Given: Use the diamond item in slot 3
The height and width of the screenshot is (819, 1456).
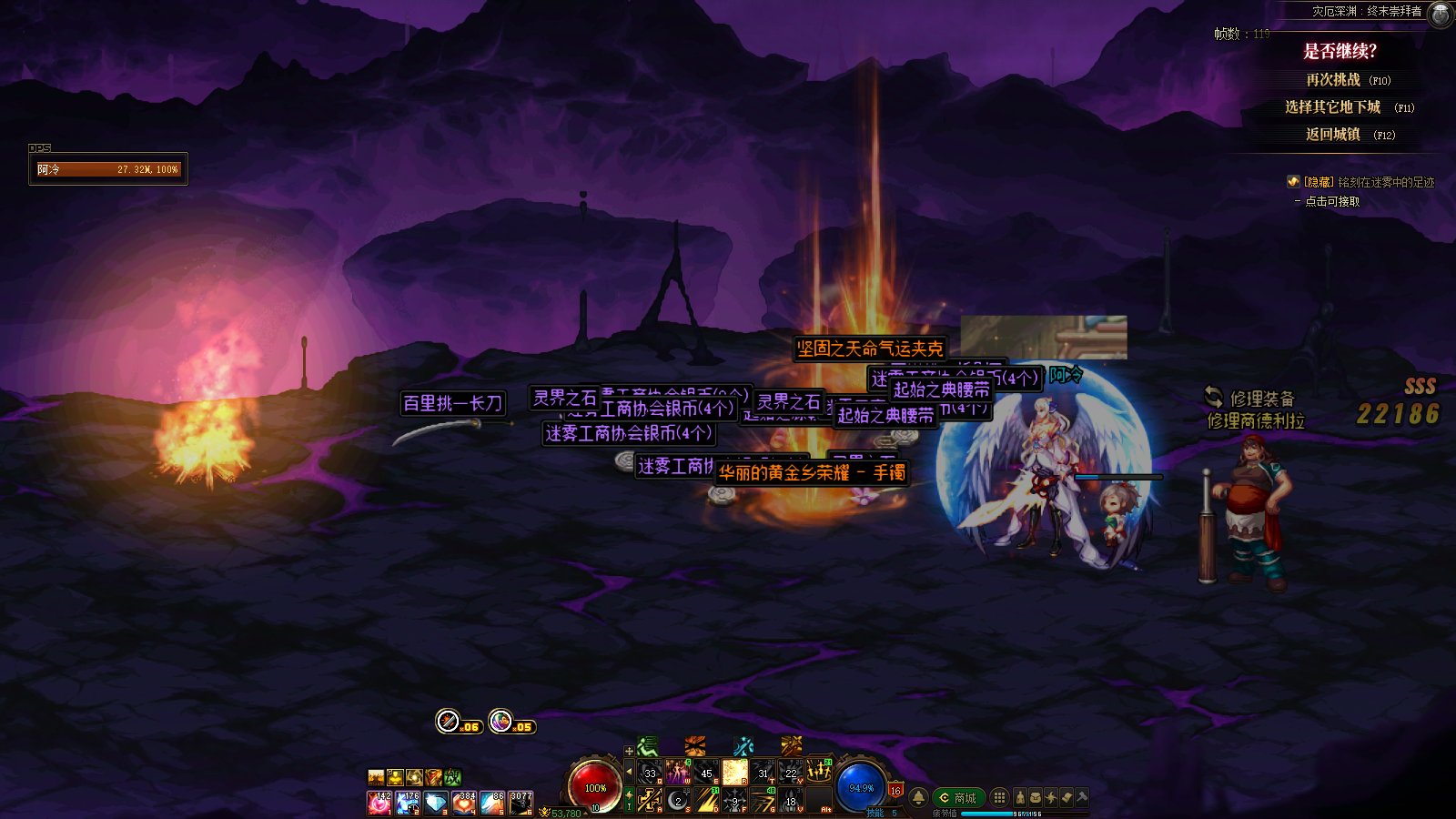Looking at the screenshot, I should click(436, 803).
